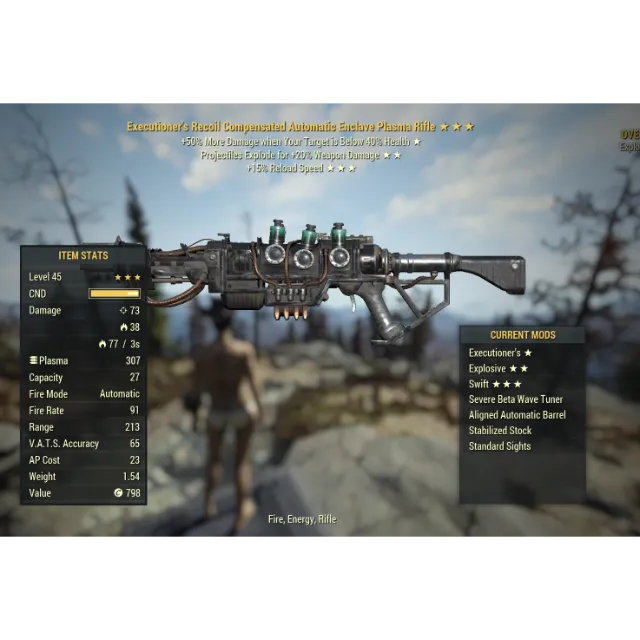Select Severe Beta Wave Tuner mod
The width and height of the screenshot is (640, 640).
click(x=515, y=400)
